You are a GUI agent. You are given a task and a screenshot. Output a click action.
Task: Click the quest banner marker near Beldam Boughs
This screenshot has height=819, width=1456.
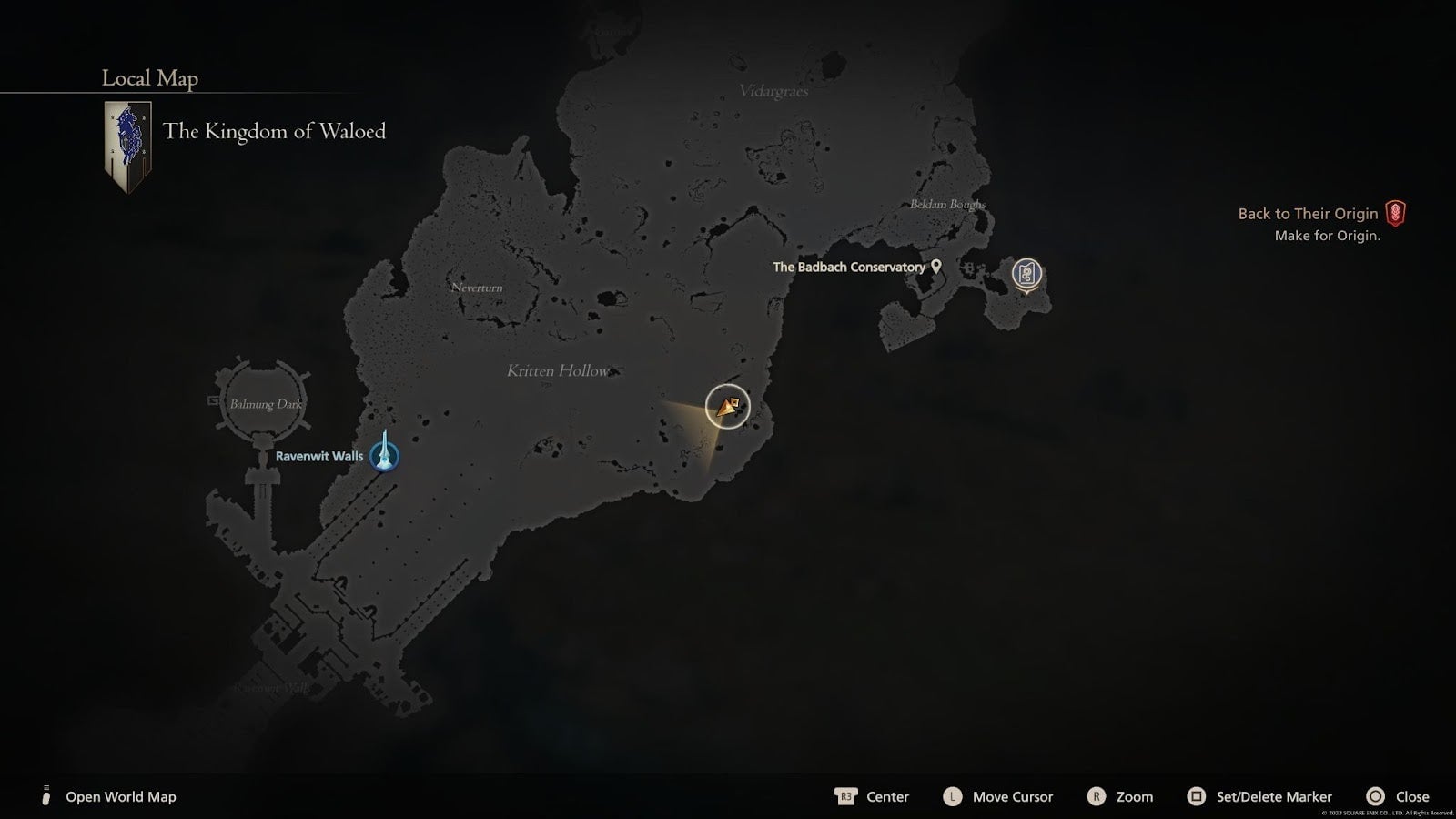[1027, 274]
